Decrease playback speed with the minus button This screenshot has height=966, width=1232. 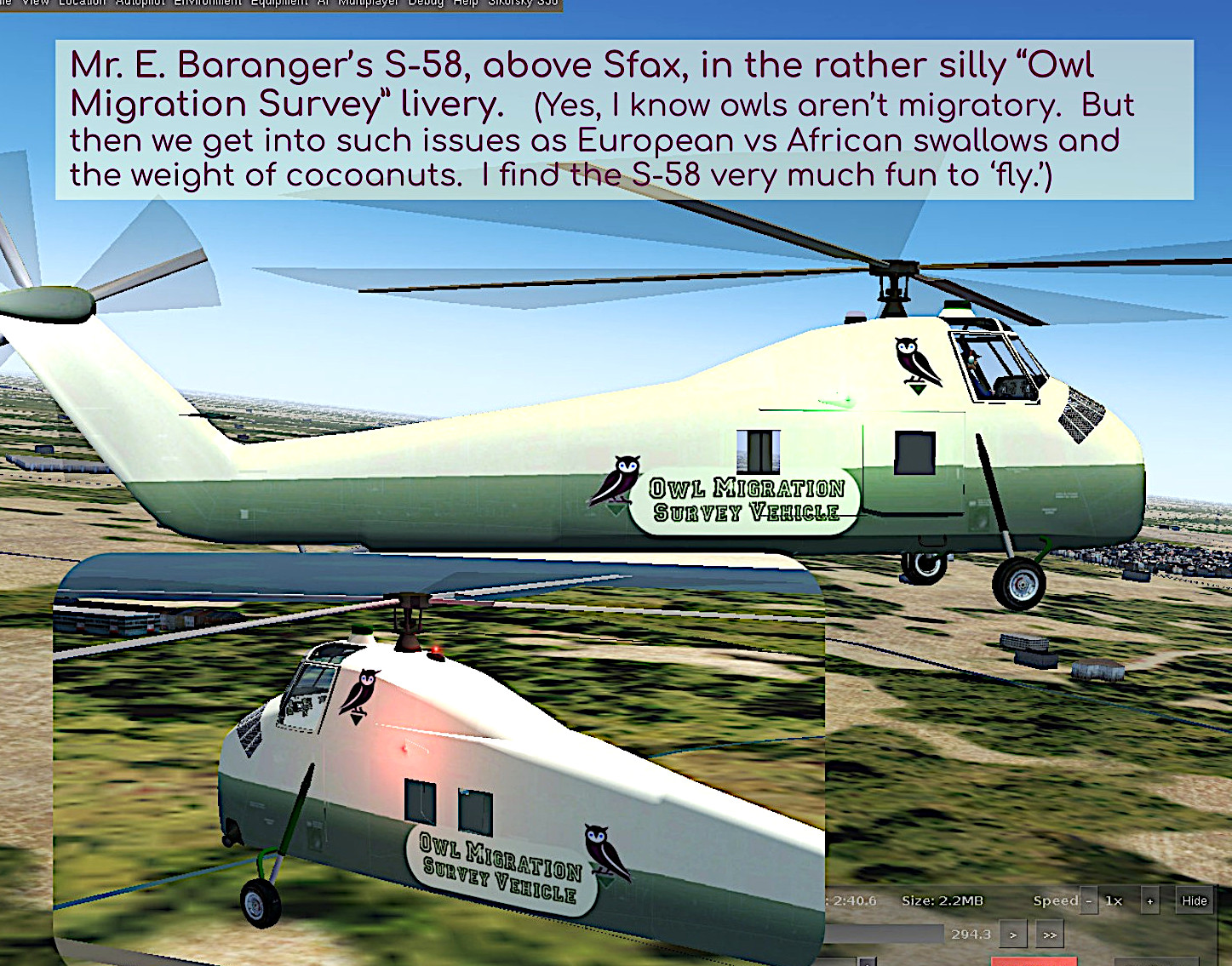click(1088, 901)
